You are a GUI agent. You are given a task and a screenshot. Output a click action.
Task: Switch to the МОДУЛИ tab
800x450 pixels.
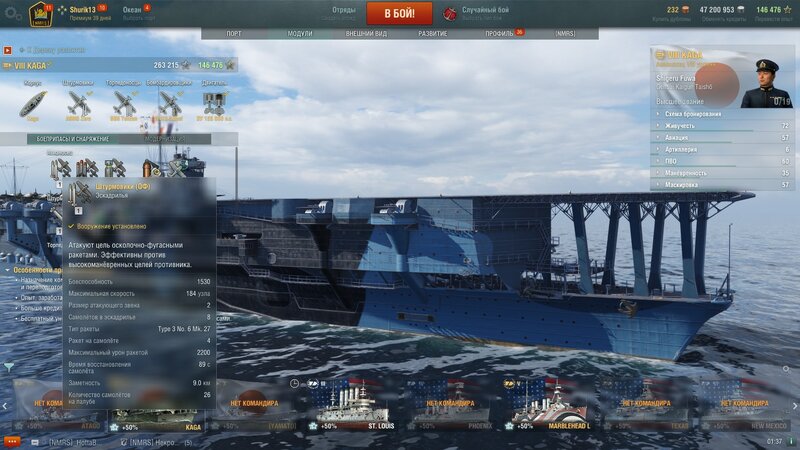300,33
